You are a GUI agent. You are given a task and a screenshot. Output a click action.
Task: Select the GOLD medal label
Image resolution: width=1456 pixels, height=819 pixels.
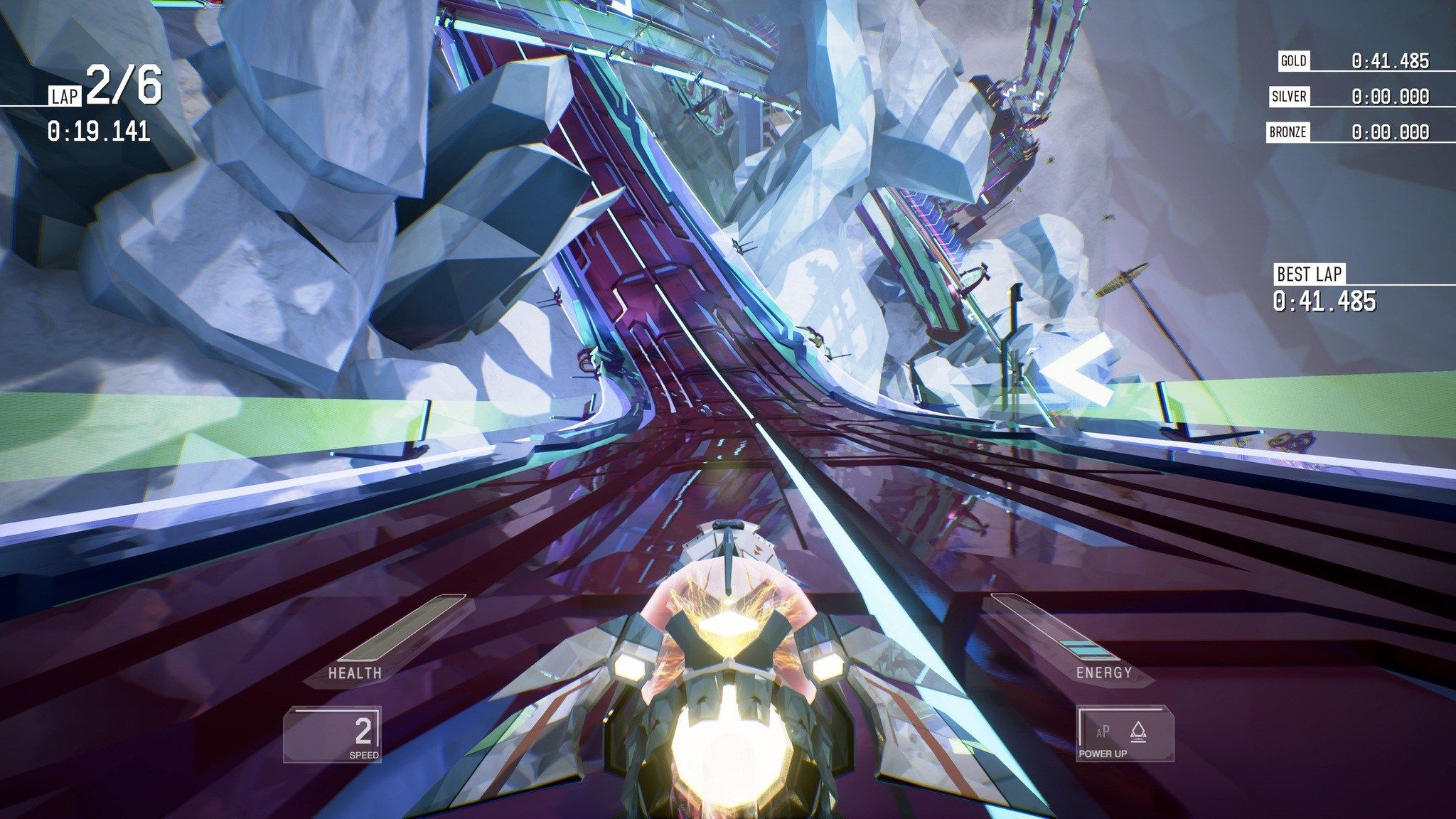pos(1294,61)
